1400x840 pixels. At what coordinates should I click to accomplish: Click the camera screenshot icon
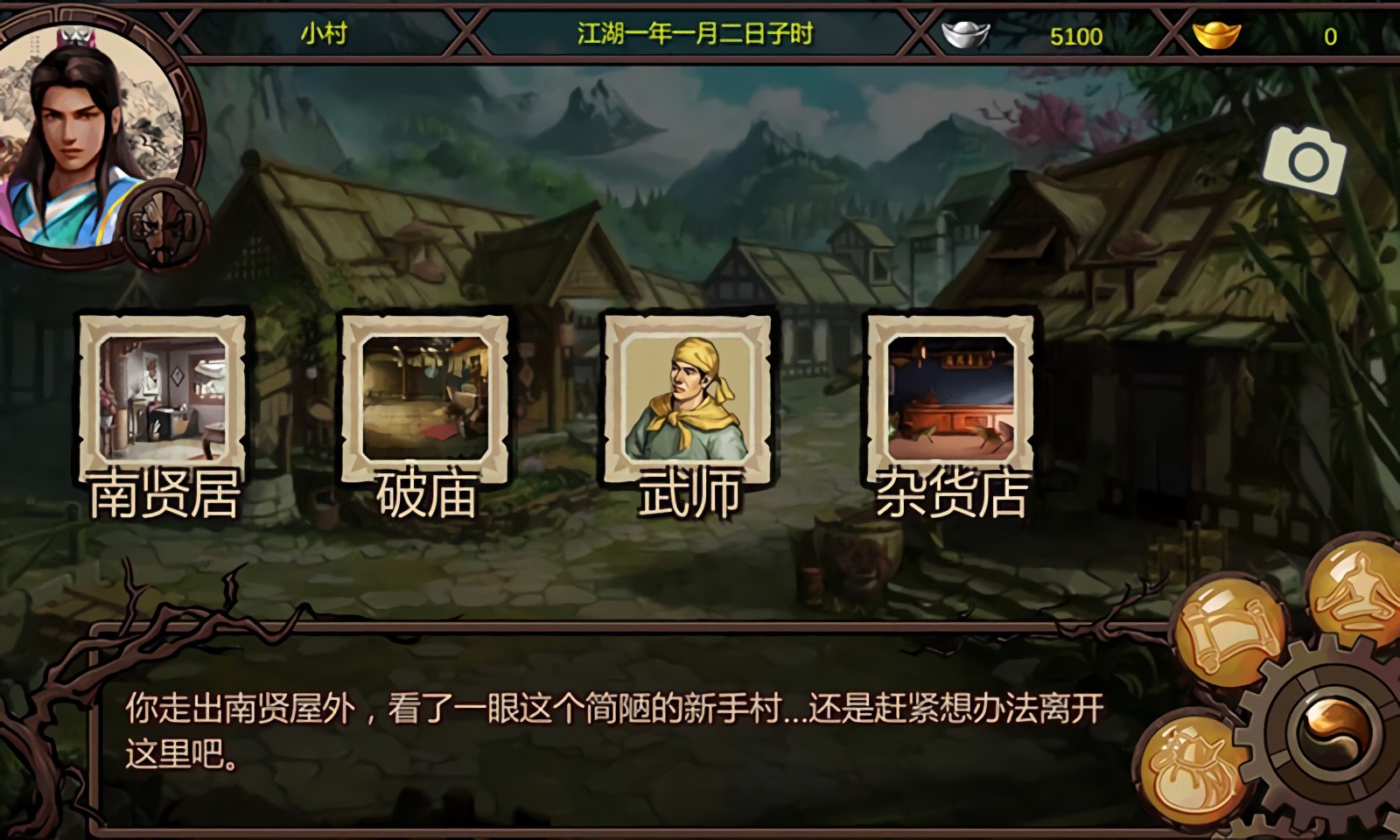click(1305, 161)
